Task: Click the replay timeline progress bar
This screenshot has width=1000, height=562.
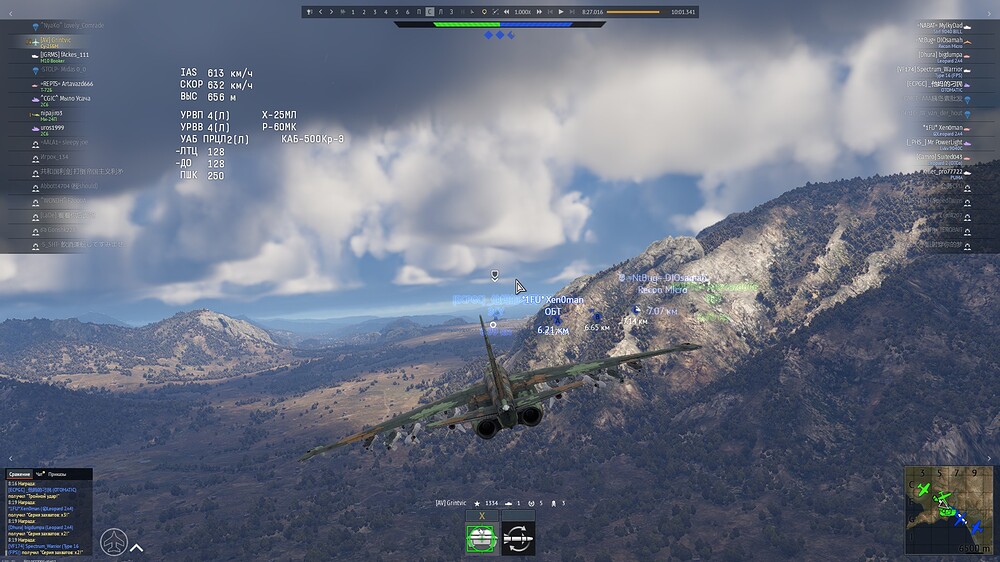Action: [x=633, y=12]
